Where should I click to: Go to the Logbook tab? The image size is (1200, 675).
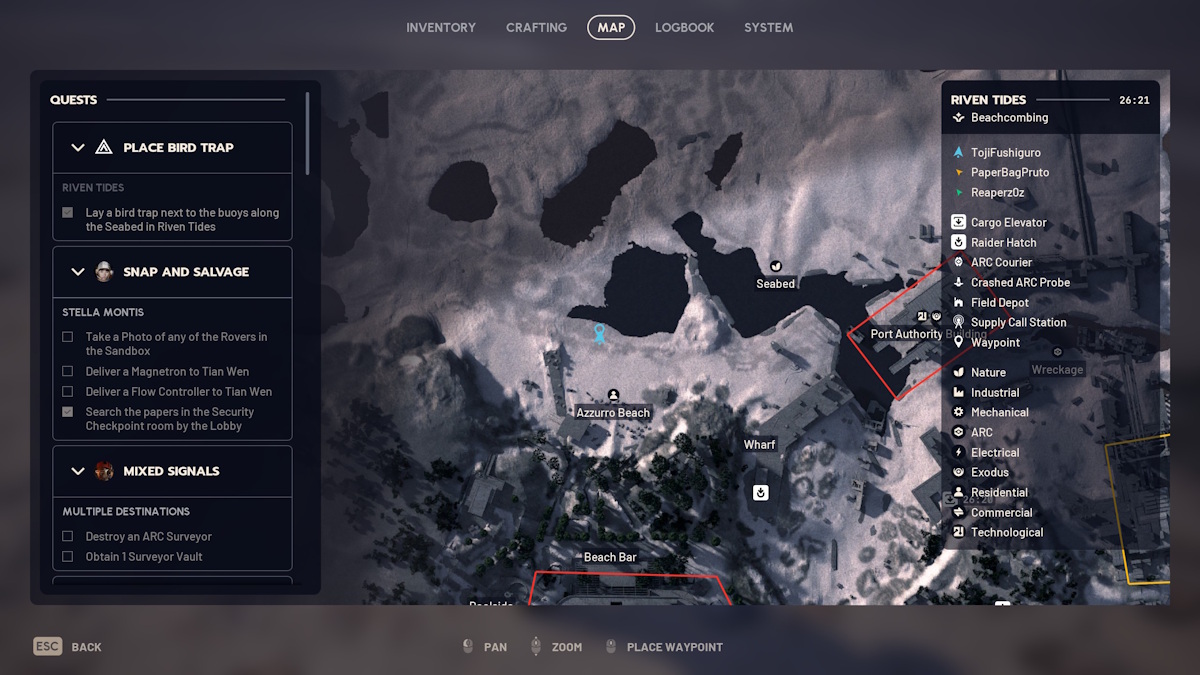[x=684, y=28]
